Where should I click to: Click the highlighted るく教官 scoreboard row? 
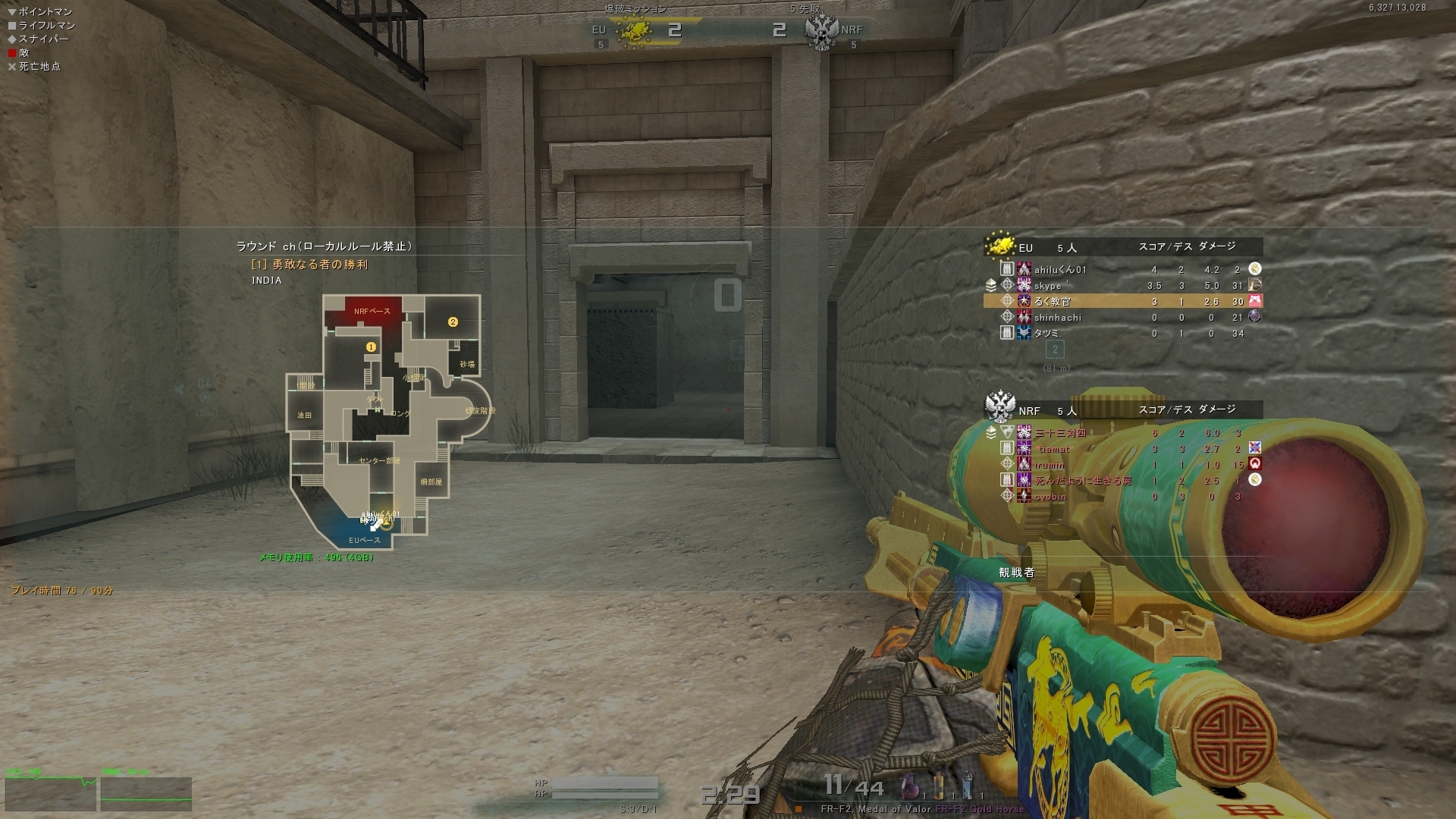tap(1122, 301)
